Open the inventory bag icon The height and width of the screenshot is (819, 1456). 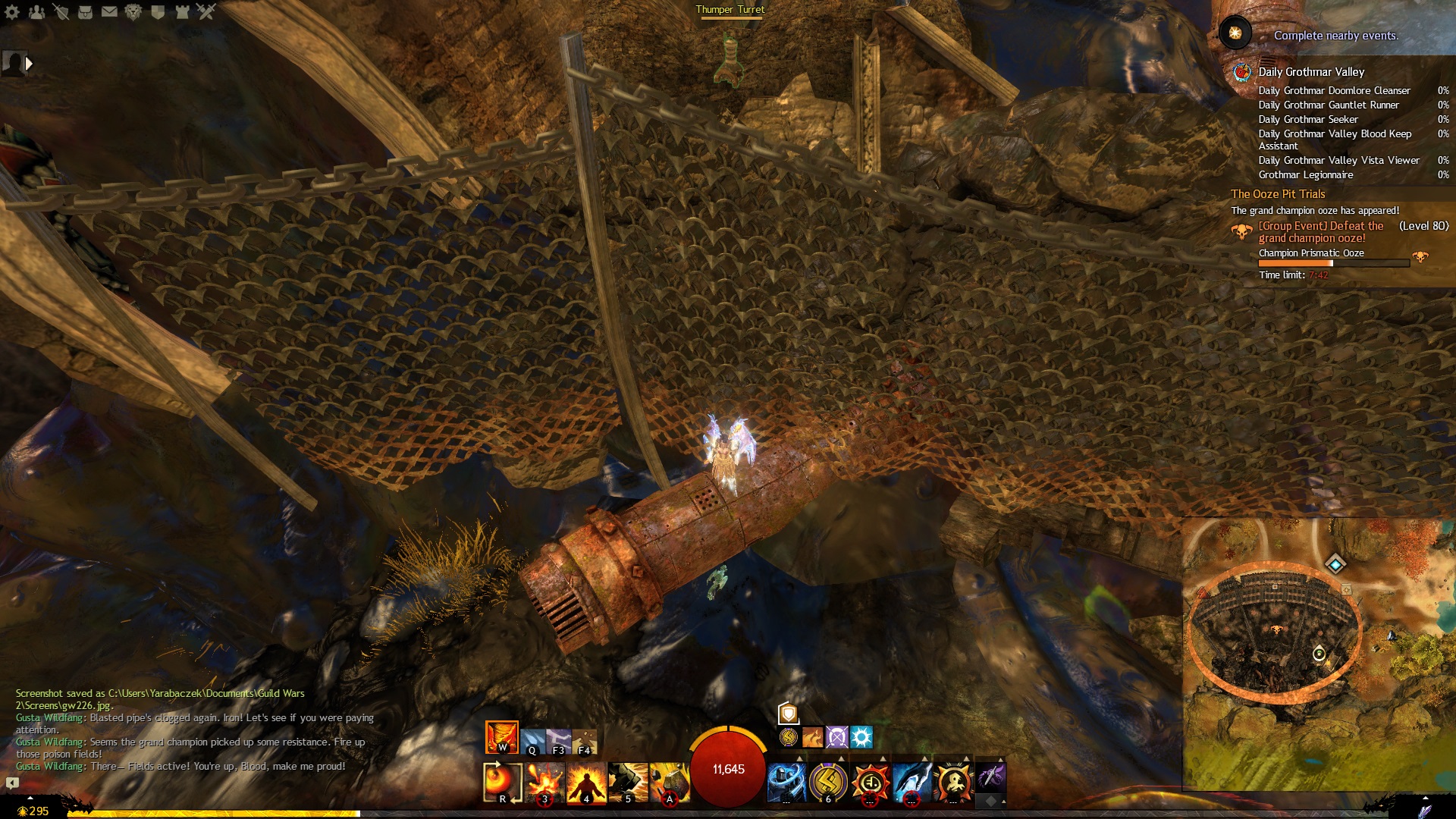click(x=85, y=11)
